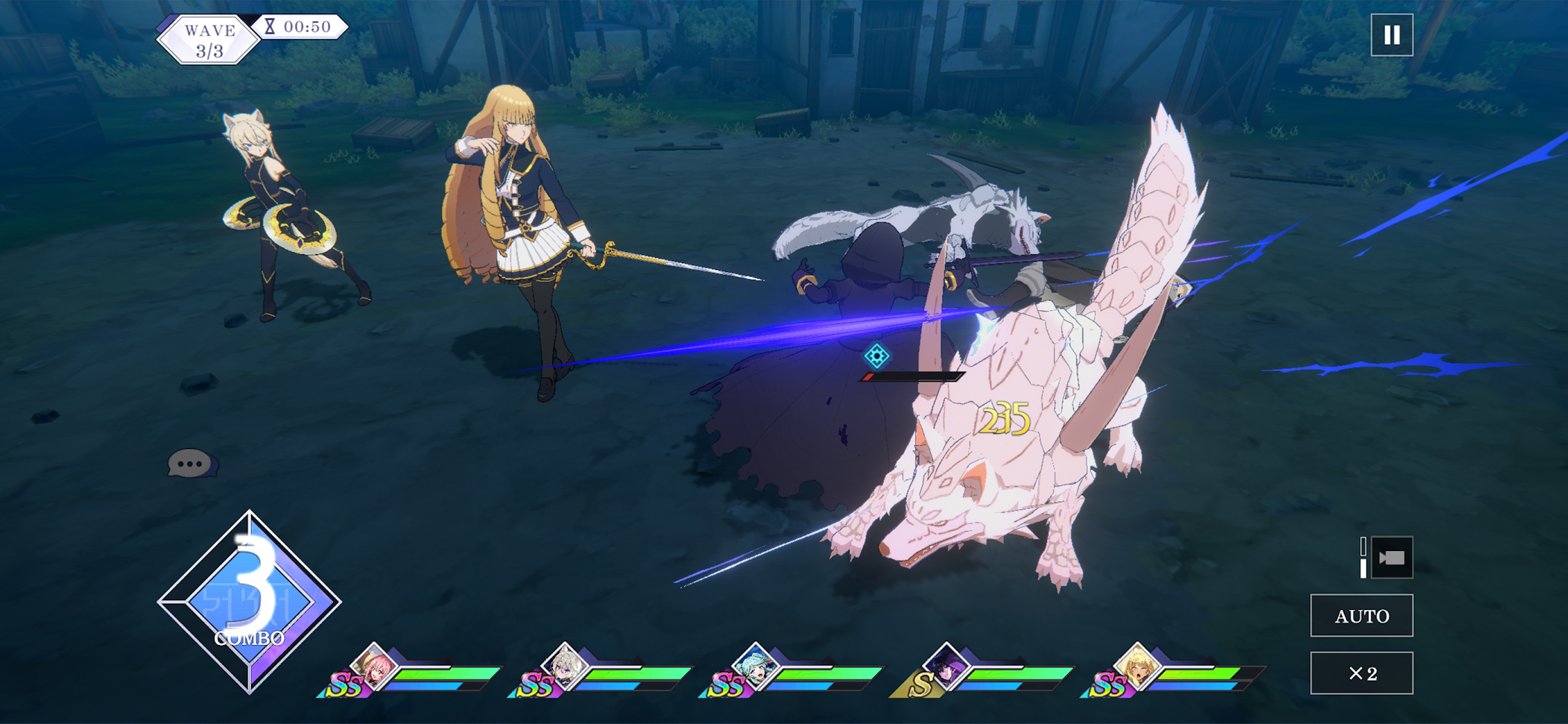Select the teal-haired character portrait
Screen dimensions: 1568x724
pos(756,666)
